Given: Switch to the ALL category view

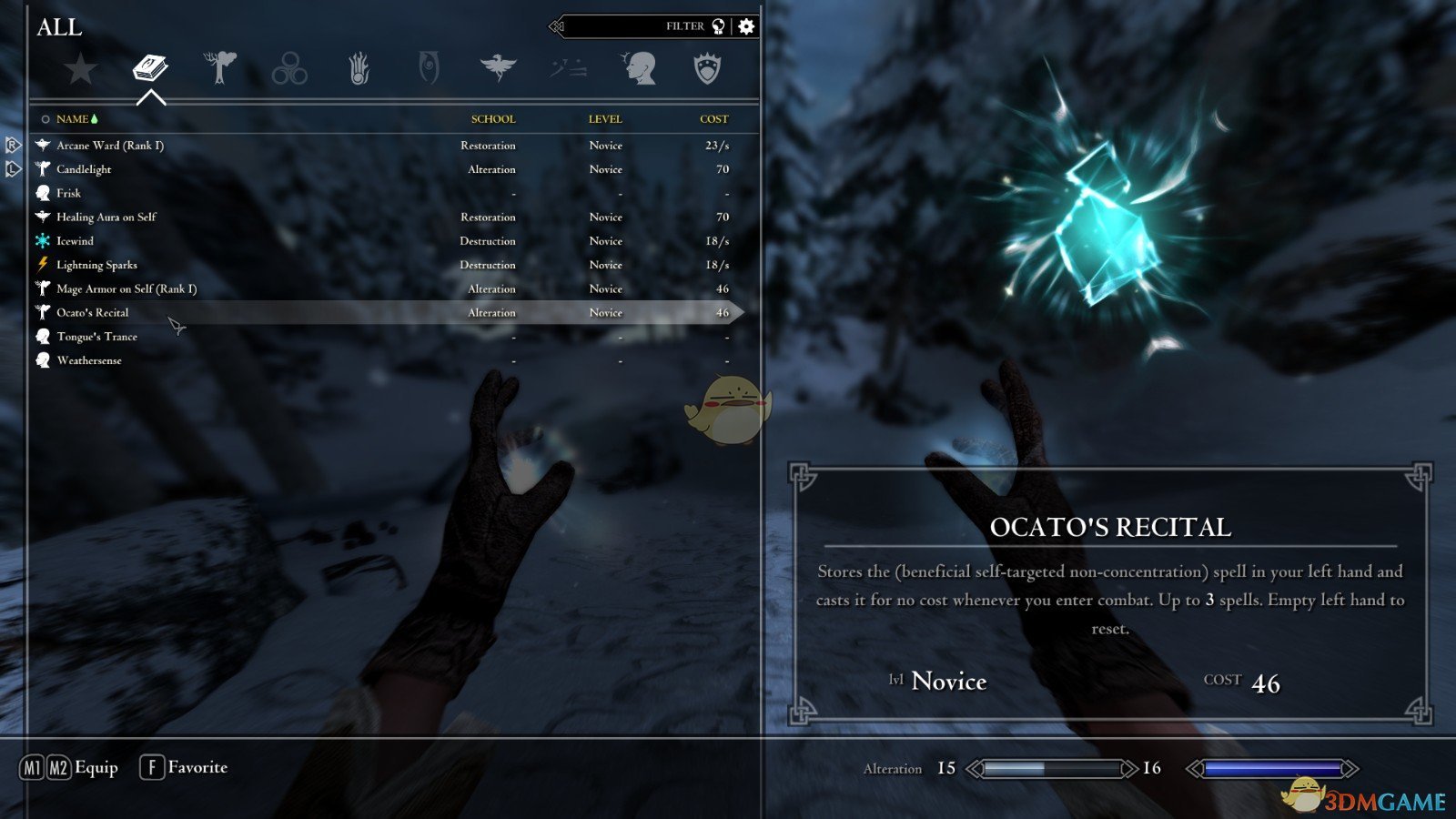Looking at the screenshot, I should click(x=59, y=28).
